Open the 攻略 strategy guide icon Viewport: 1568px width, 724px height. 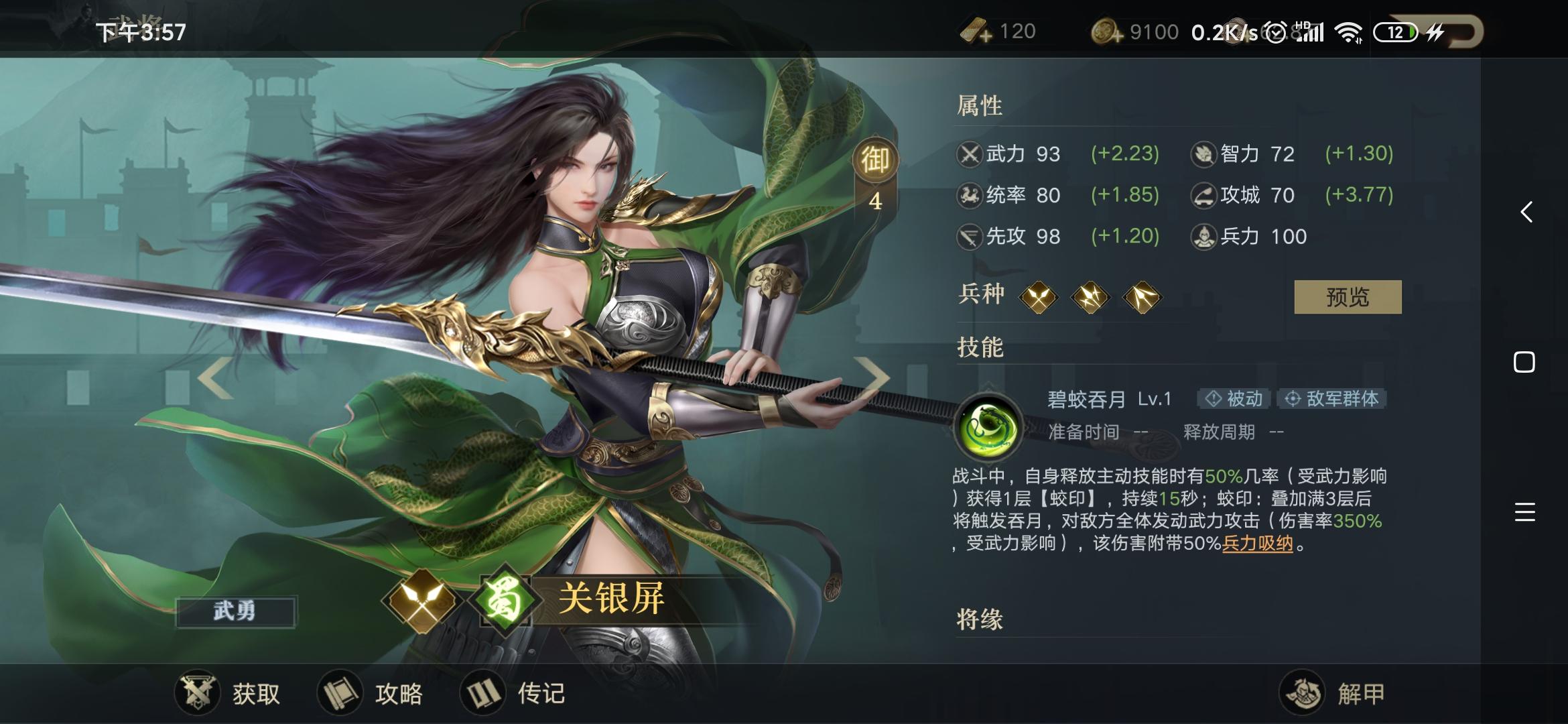(340, 694)
